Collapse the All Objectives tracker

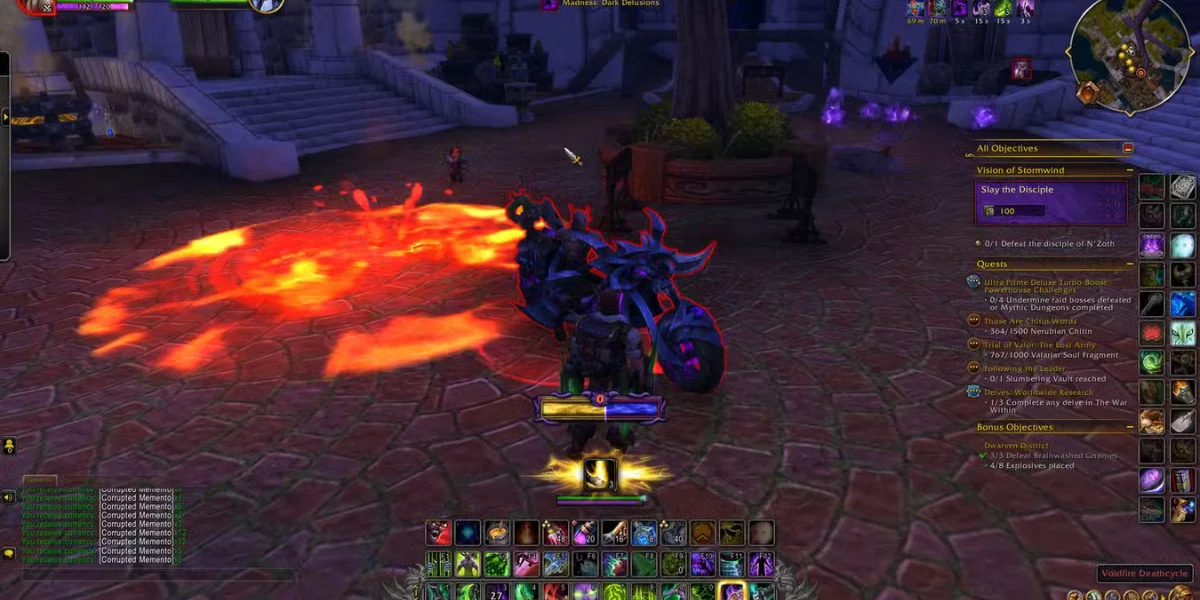click(1128, 148)
